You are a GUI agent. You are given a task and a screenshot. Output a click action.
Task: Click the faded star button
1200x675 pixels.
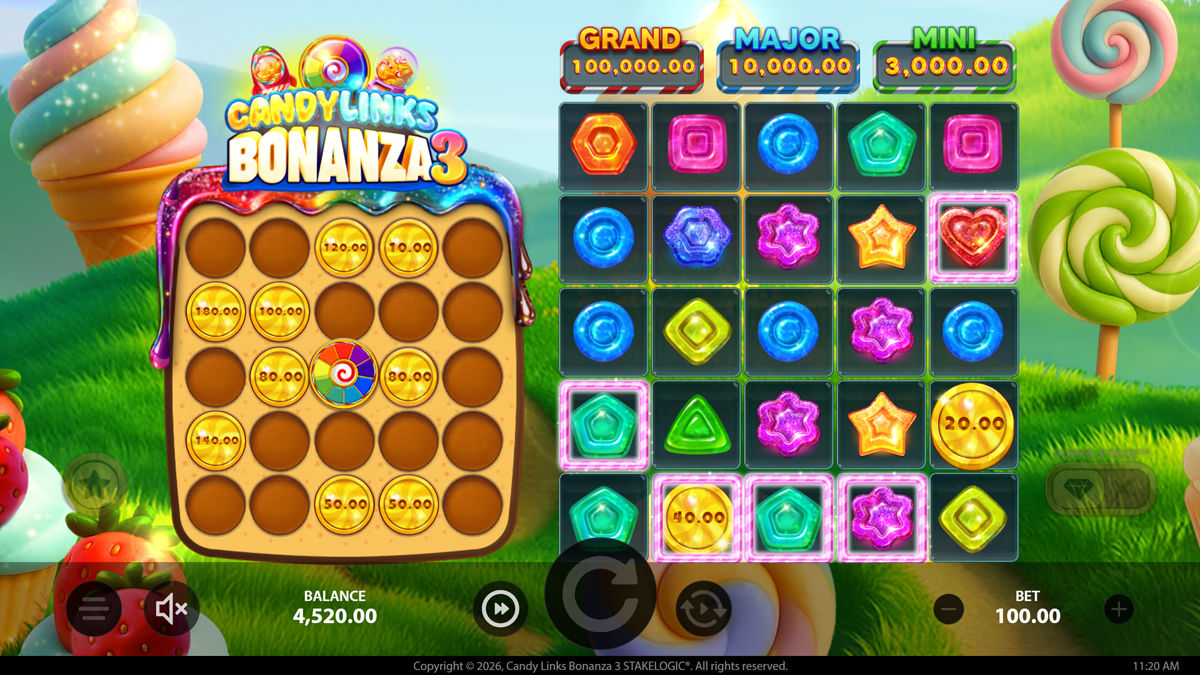(x=95, y=485)
